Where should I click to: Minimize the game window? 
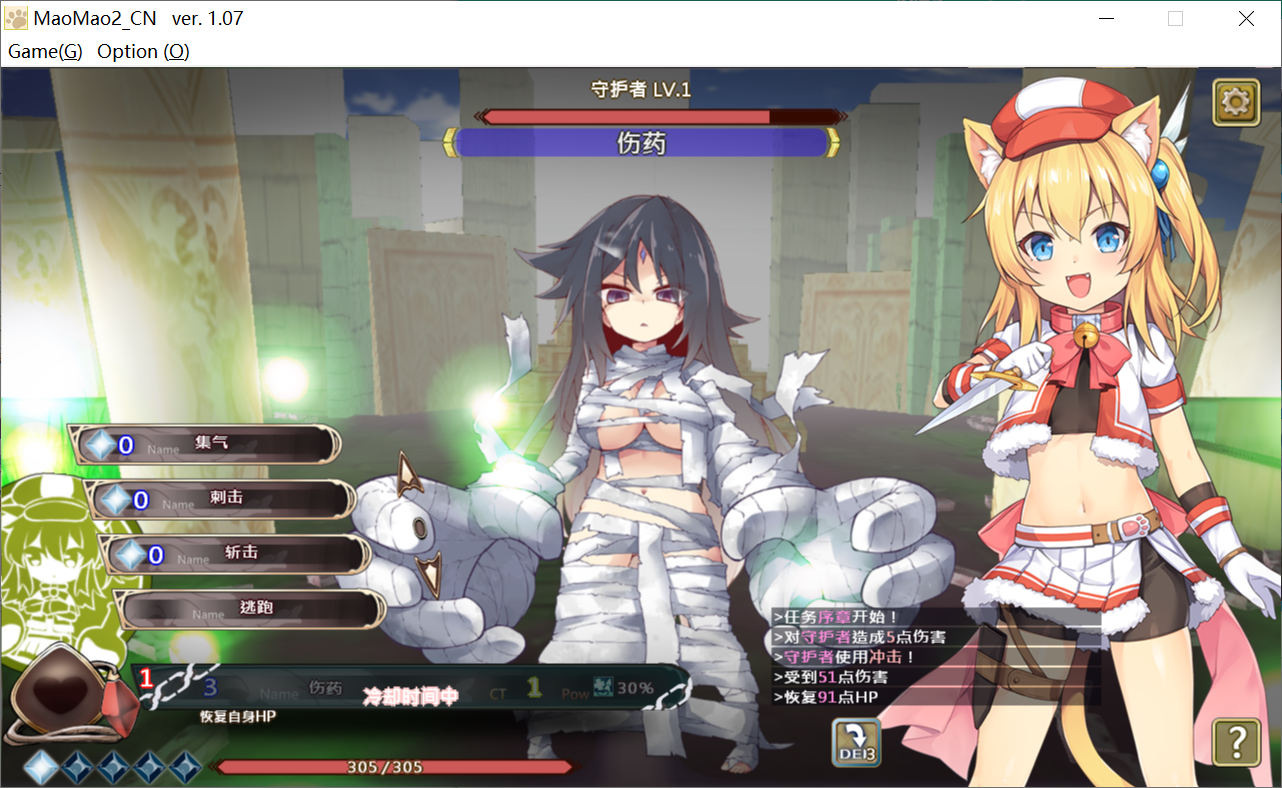tap(1106, 18)
